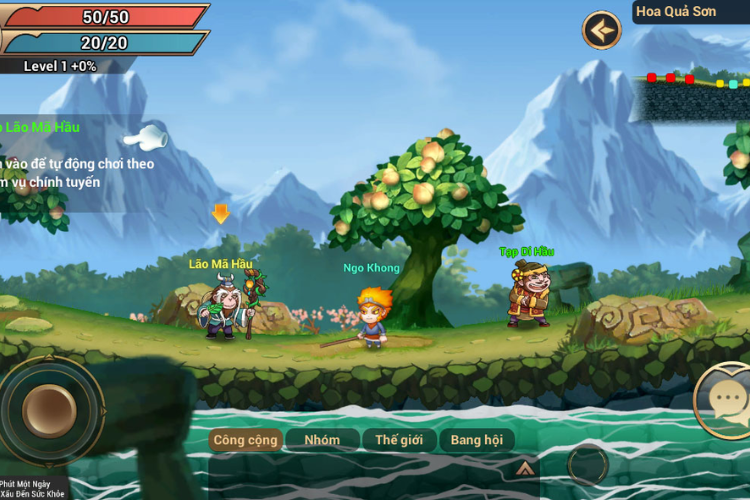
Task: Tap the virtual joystick knob
Action: pos(50,410)
